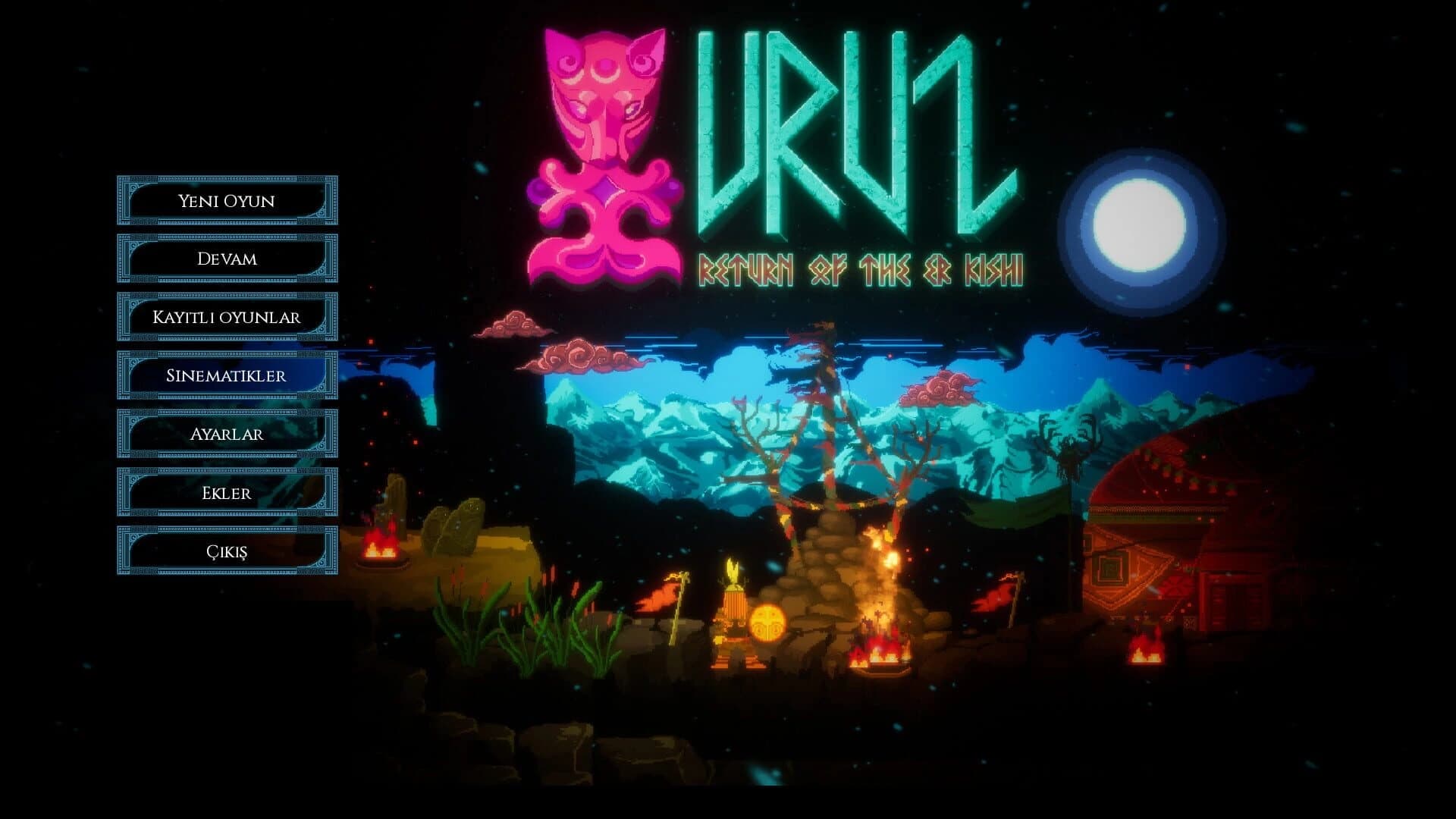The width and height of the screenshot is (1456, 819).
Task: Open the "Ayarlar" settings menu
Action: pyautogui.click(x=225, y=435)
